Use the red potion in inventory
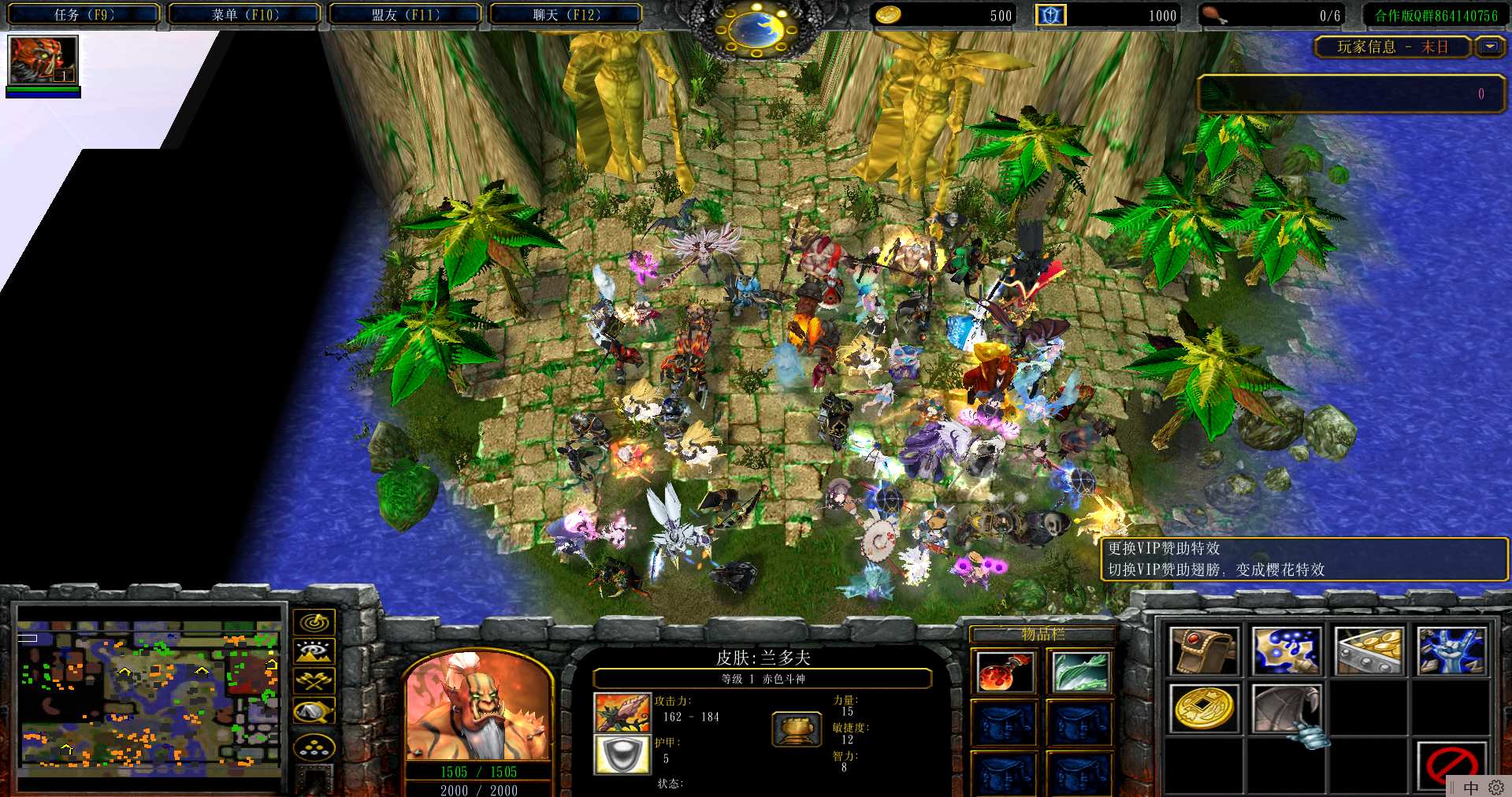 pyautogui.click(x=1004, y=672)
